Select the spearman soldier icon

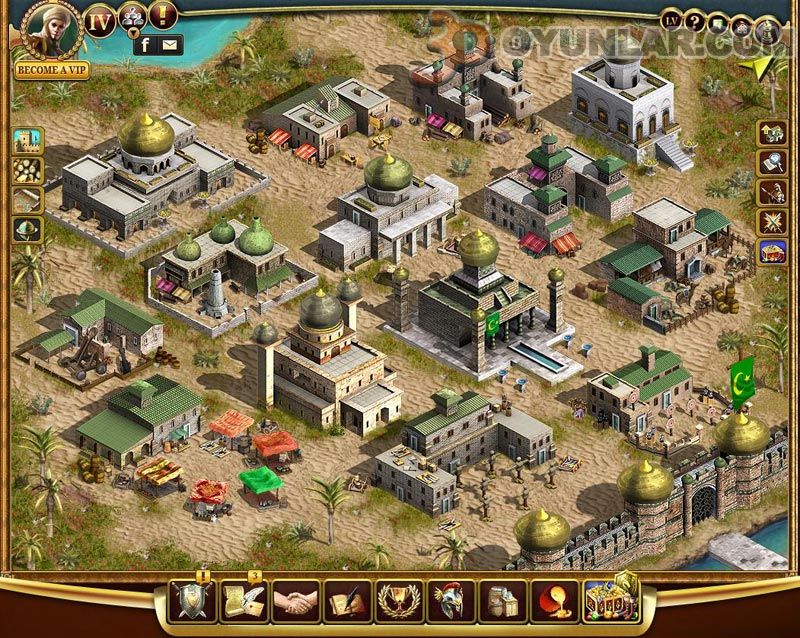pyautogui.click(x=771, y=192)
